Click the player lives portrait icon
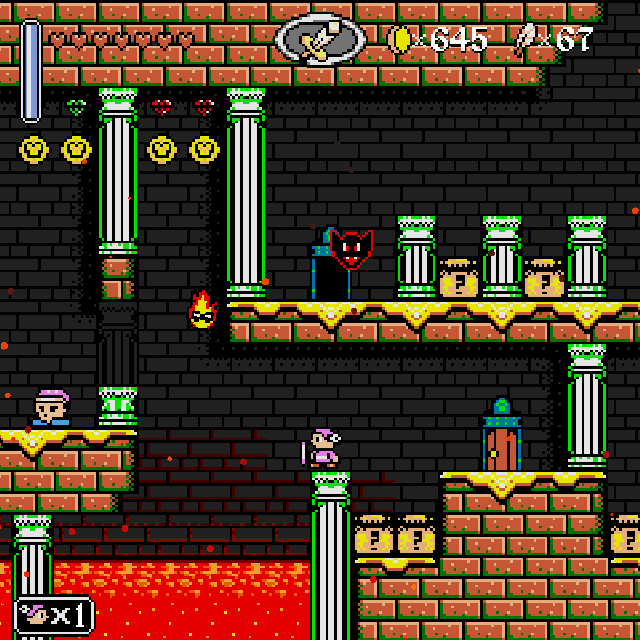The image size is (640, 640). pos(34,614)
